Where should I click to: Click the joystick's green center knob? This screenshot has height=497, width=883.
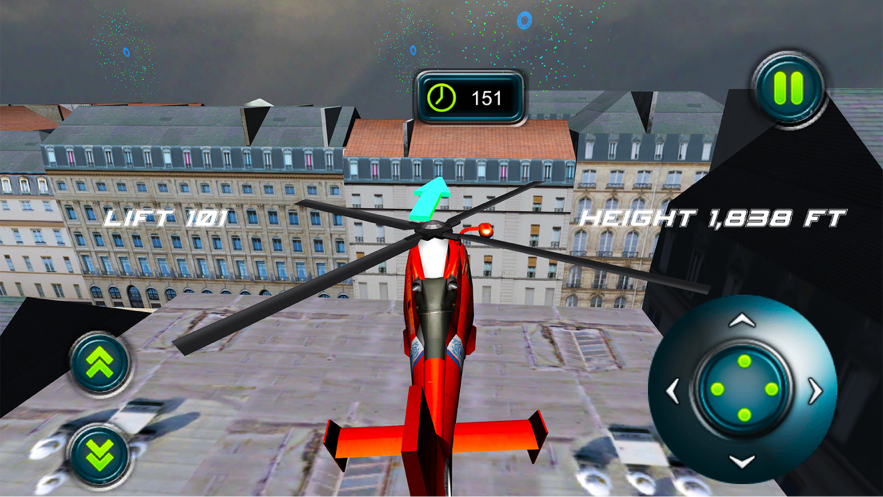point(743,389)
